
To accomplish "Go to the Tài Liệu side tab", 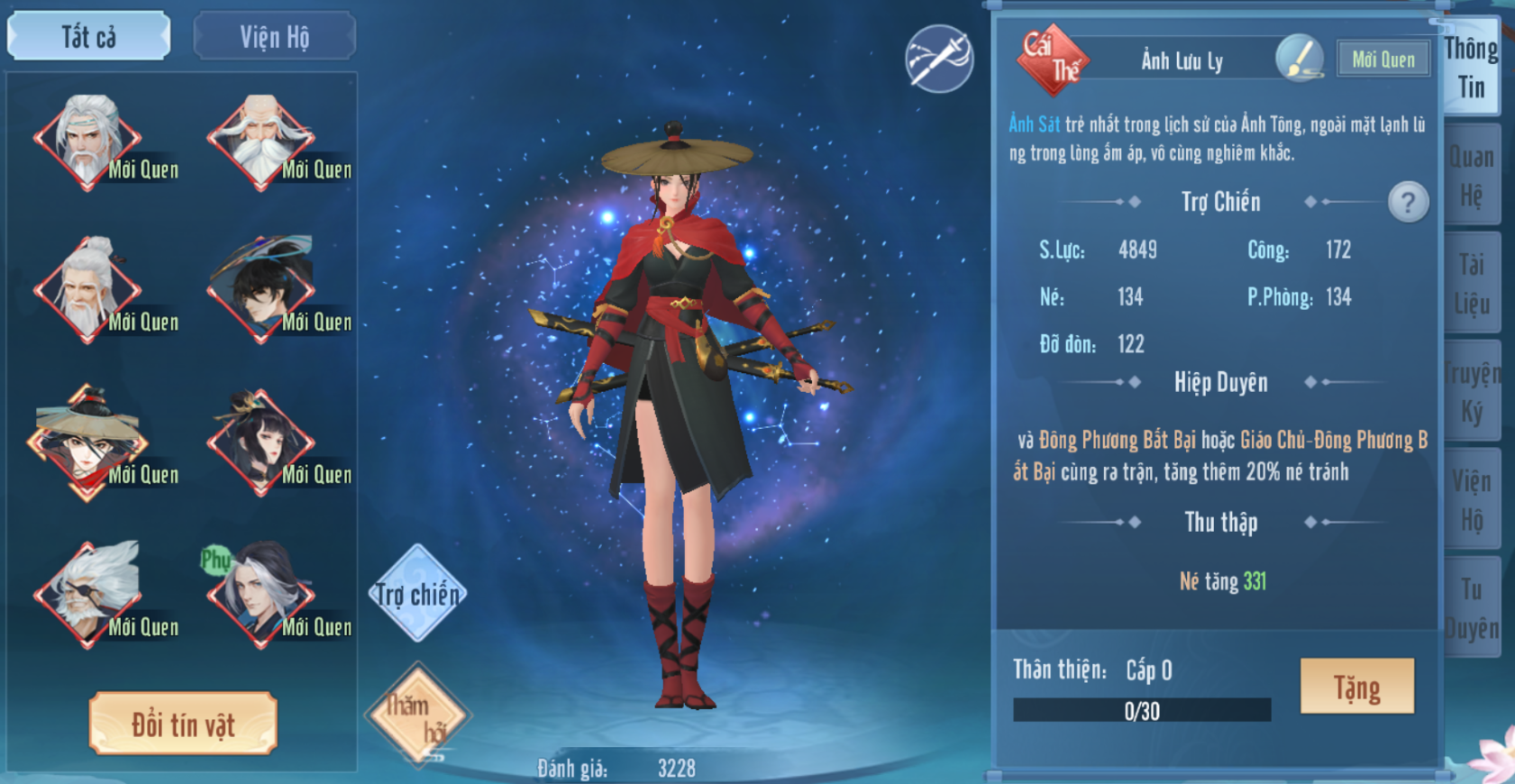I will [1471, 284].
